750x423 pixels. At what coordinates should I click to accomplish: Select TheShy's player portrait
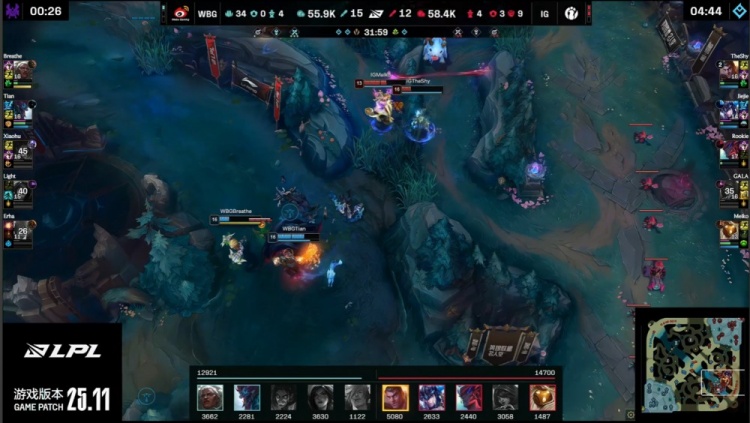point(729,72)
